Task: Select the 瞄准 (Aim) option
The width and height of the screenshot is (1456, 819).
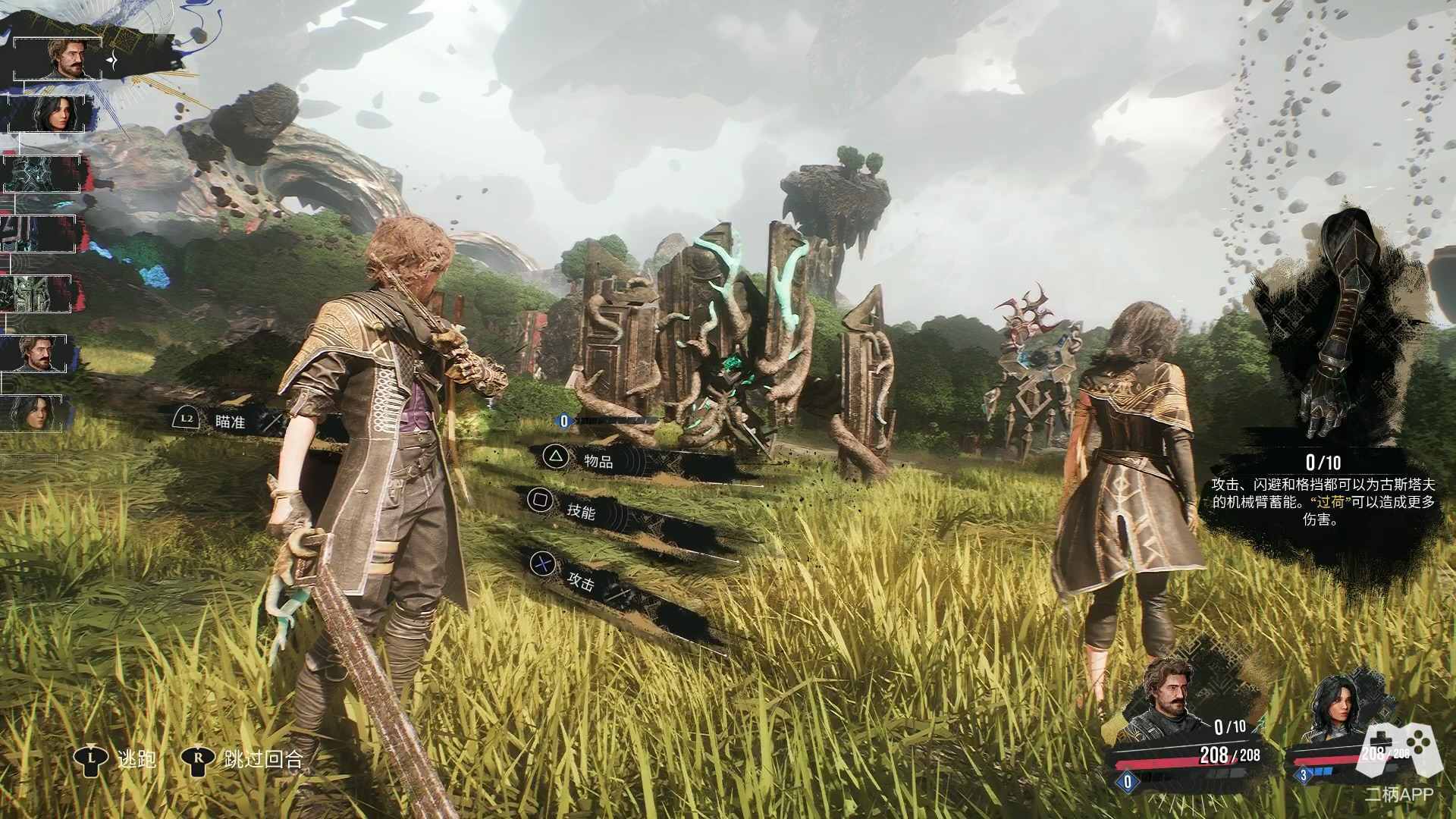Action: pyautogui.click(x=229, y=421)
